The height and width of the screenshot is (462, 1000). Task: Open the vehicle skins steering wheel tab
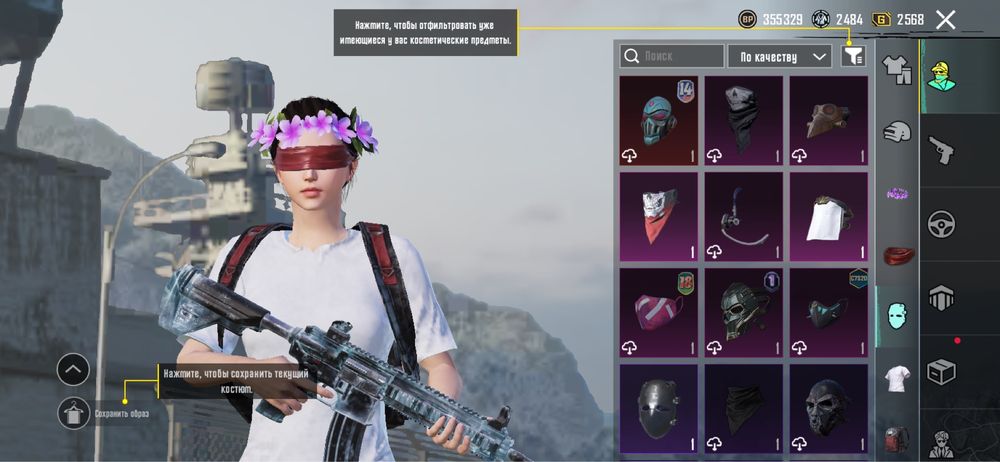click(940, 223)
